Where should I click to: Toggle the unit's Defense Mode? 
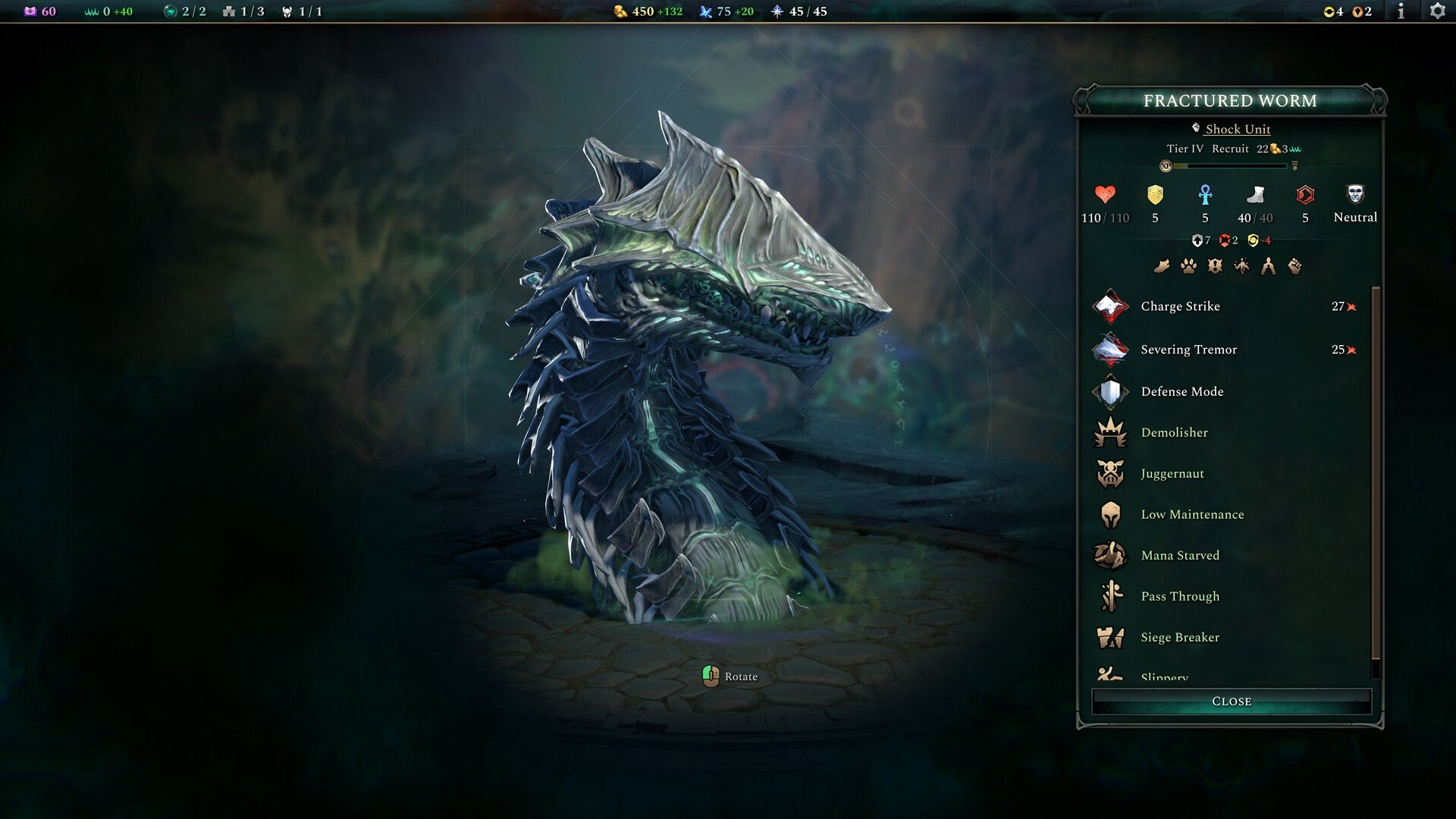point(1110,391)
